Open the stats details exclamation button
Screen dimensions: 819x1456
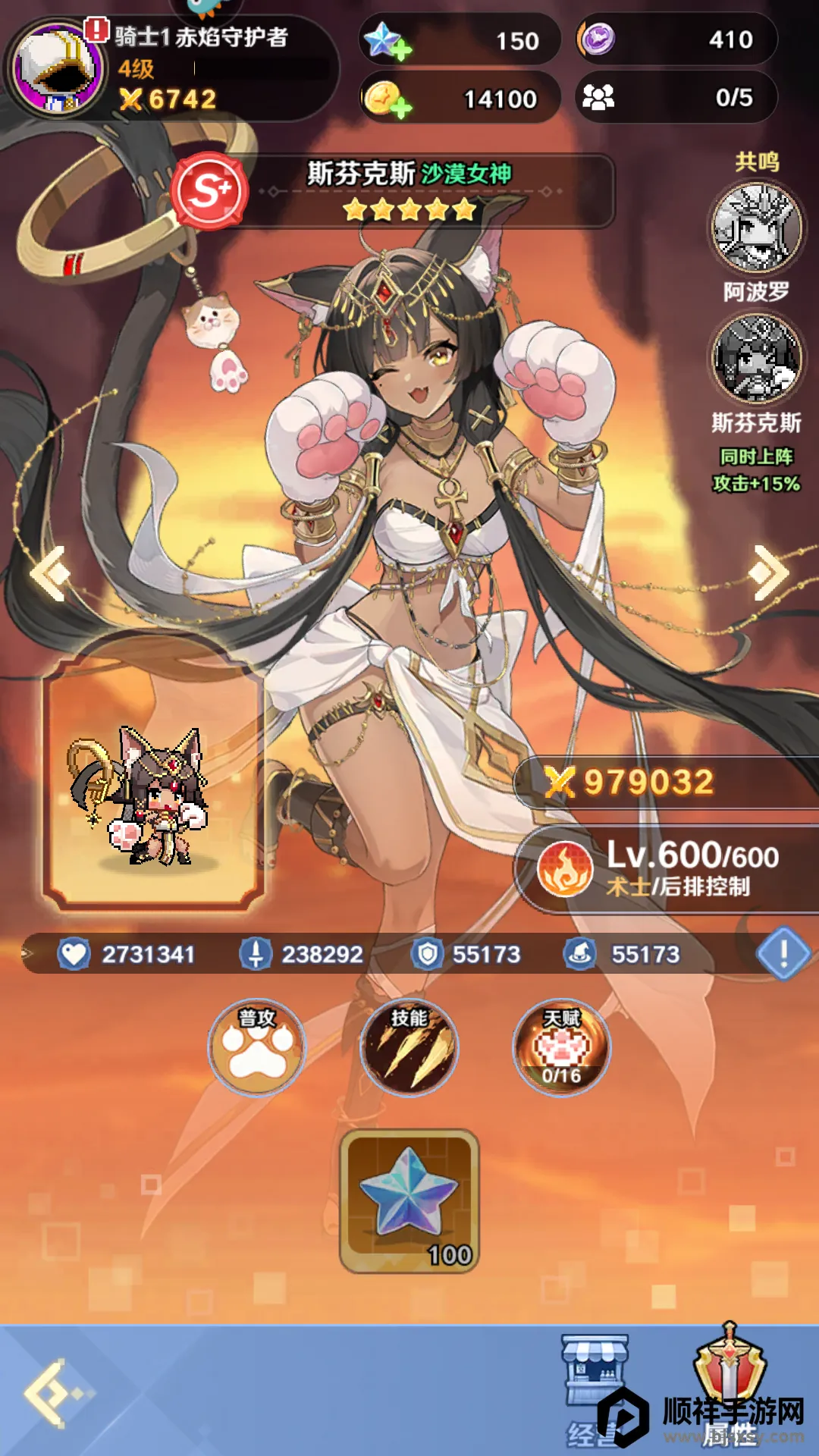tap(783, 952)
